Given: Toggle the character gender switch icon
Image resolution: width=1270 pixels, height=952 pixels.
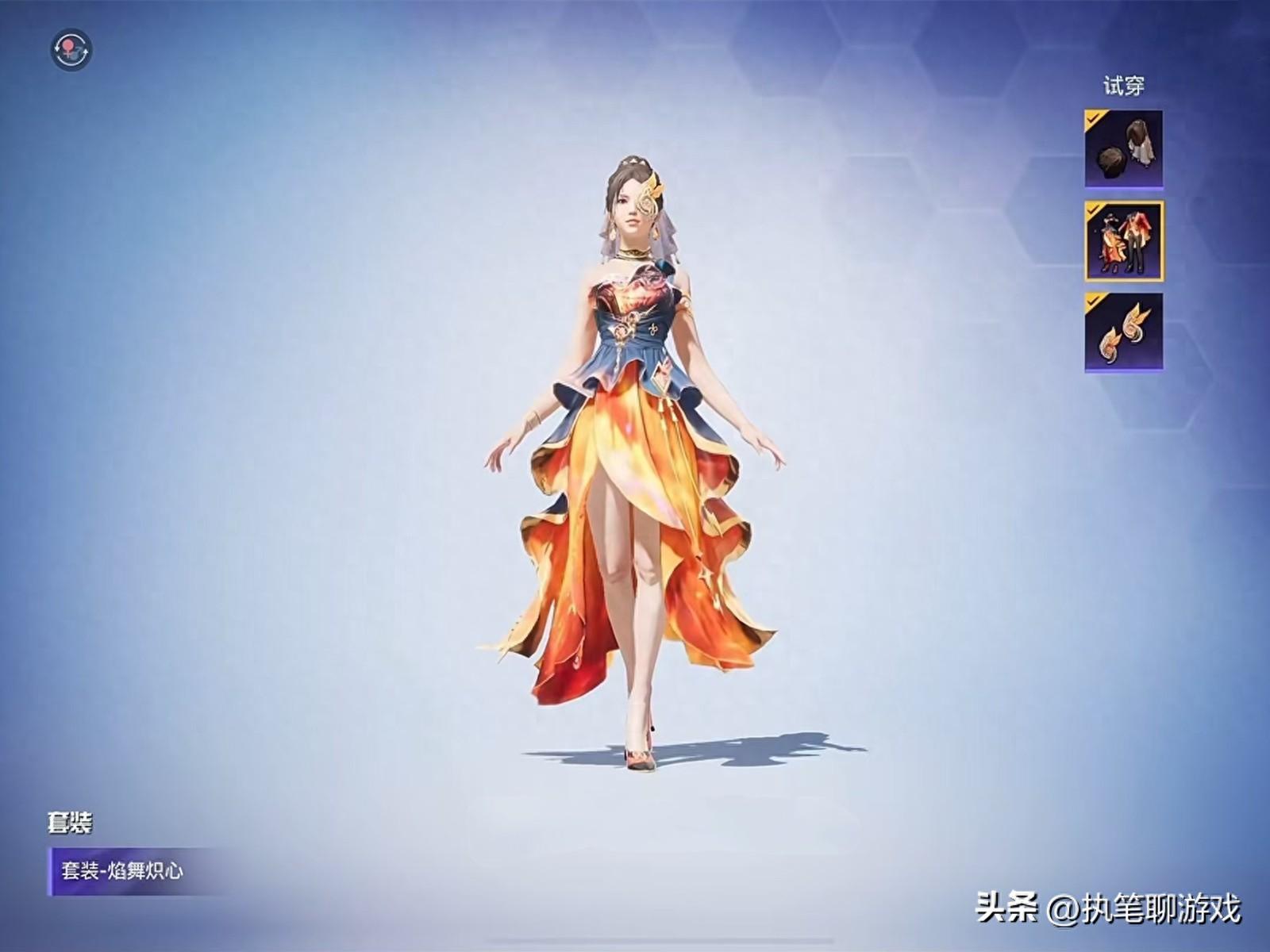Looking at the screenshot, I should tap(71, 51).
